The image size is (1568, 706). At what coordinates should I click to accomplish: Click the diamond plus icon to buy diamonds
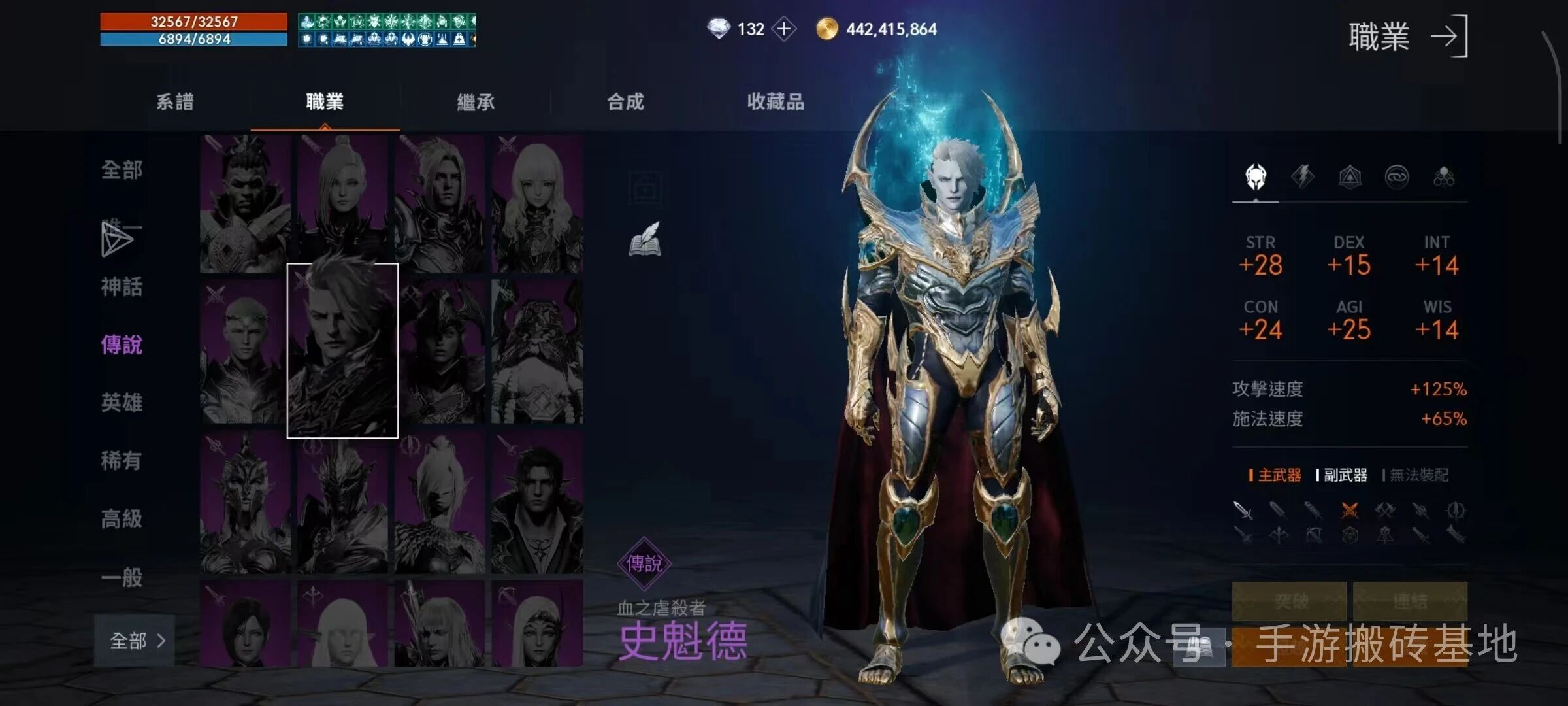(x=783, y=28)
